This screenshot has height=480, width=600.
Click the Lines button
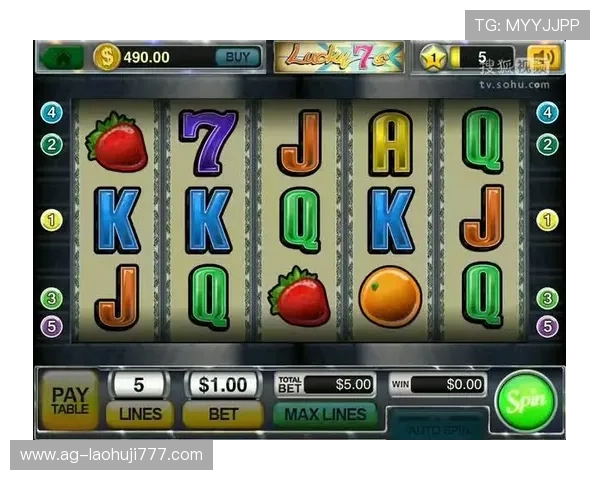[140, 412]
